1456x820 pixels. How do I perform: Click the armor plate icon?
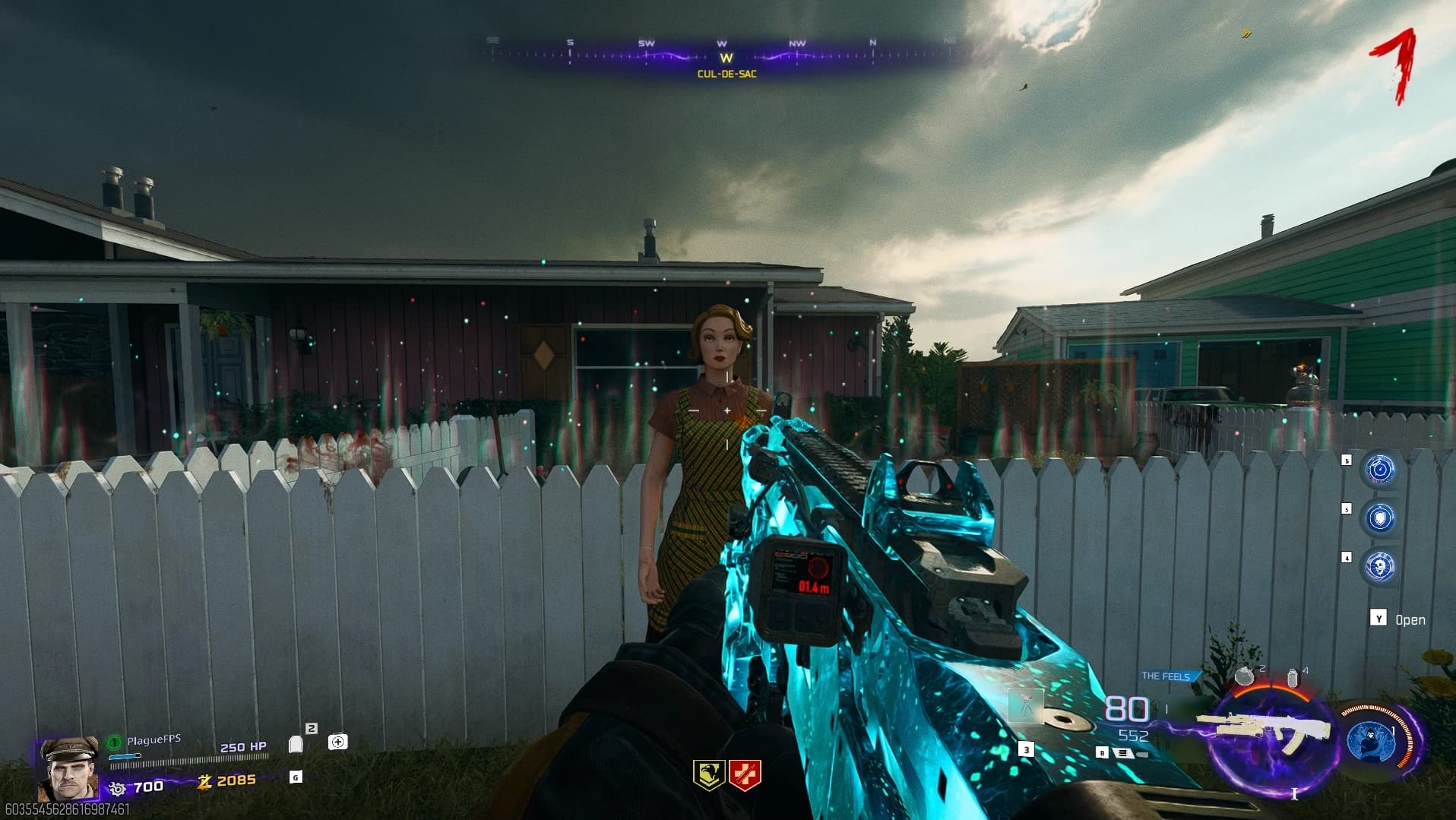296,744
